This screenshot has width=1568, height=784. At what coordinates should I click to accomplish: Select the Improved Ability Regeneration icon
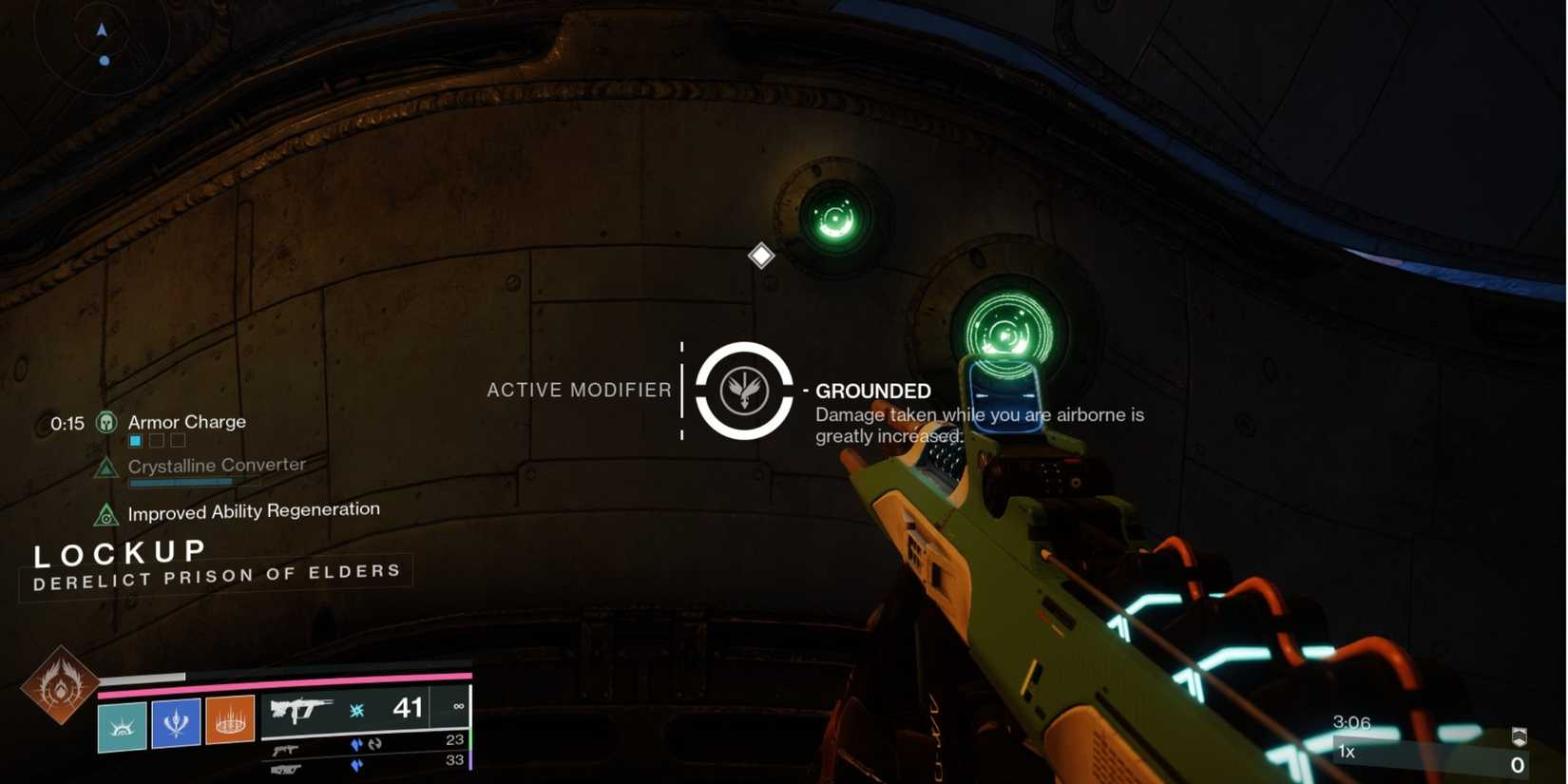(105, 514)
